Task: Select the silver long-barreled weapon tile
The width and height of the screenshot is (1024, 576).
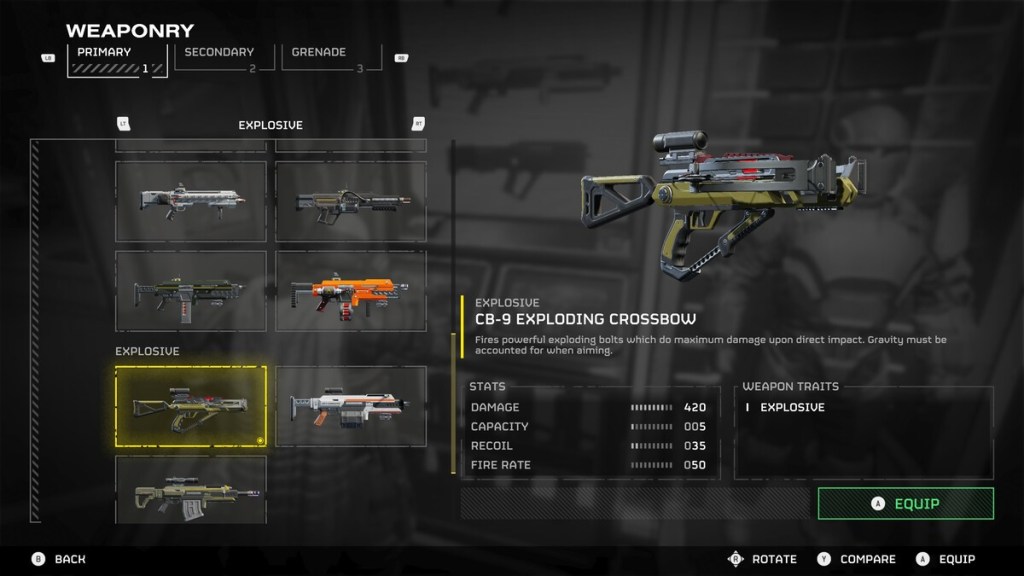Action: pyautogui.click(x=191, y=201)
